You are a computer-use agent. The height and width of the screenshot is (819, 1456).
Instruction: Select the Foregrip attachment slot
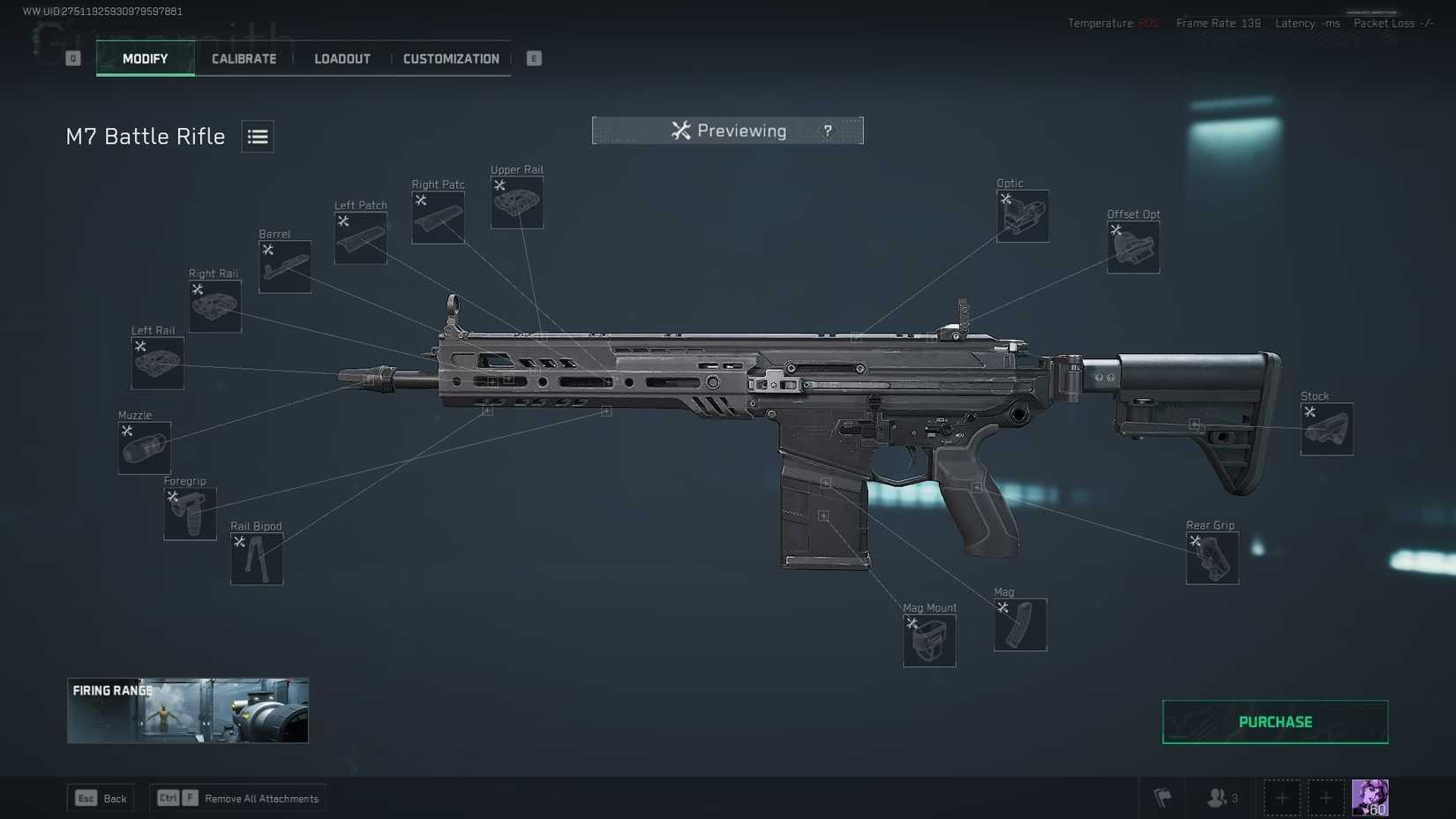tap(189, 514)
